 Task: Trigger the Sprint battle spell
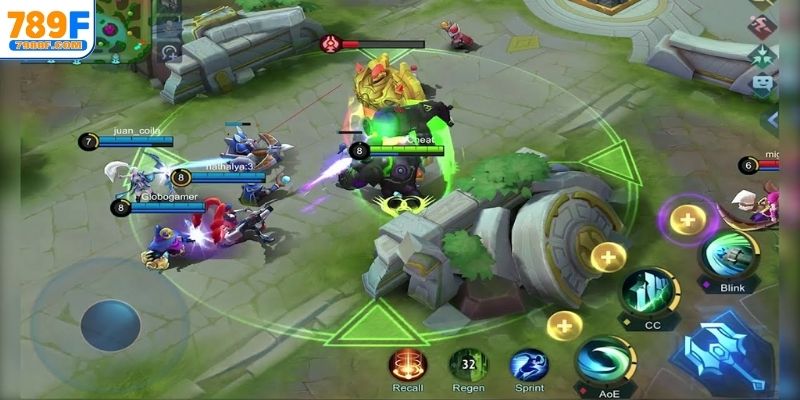coord(527,364)
